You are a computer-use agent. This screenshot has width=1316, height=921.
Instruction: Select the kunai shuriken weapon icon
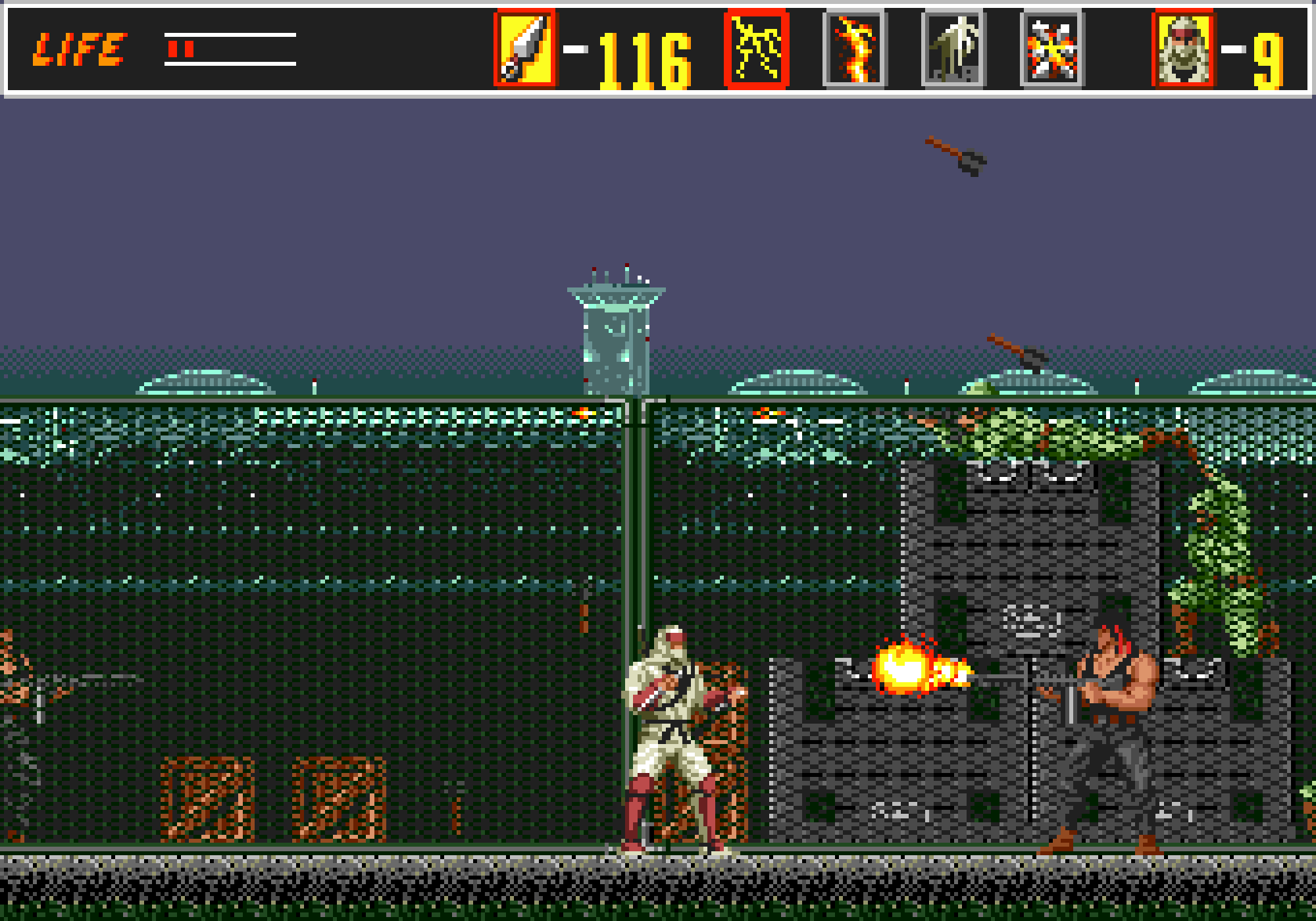525,49
